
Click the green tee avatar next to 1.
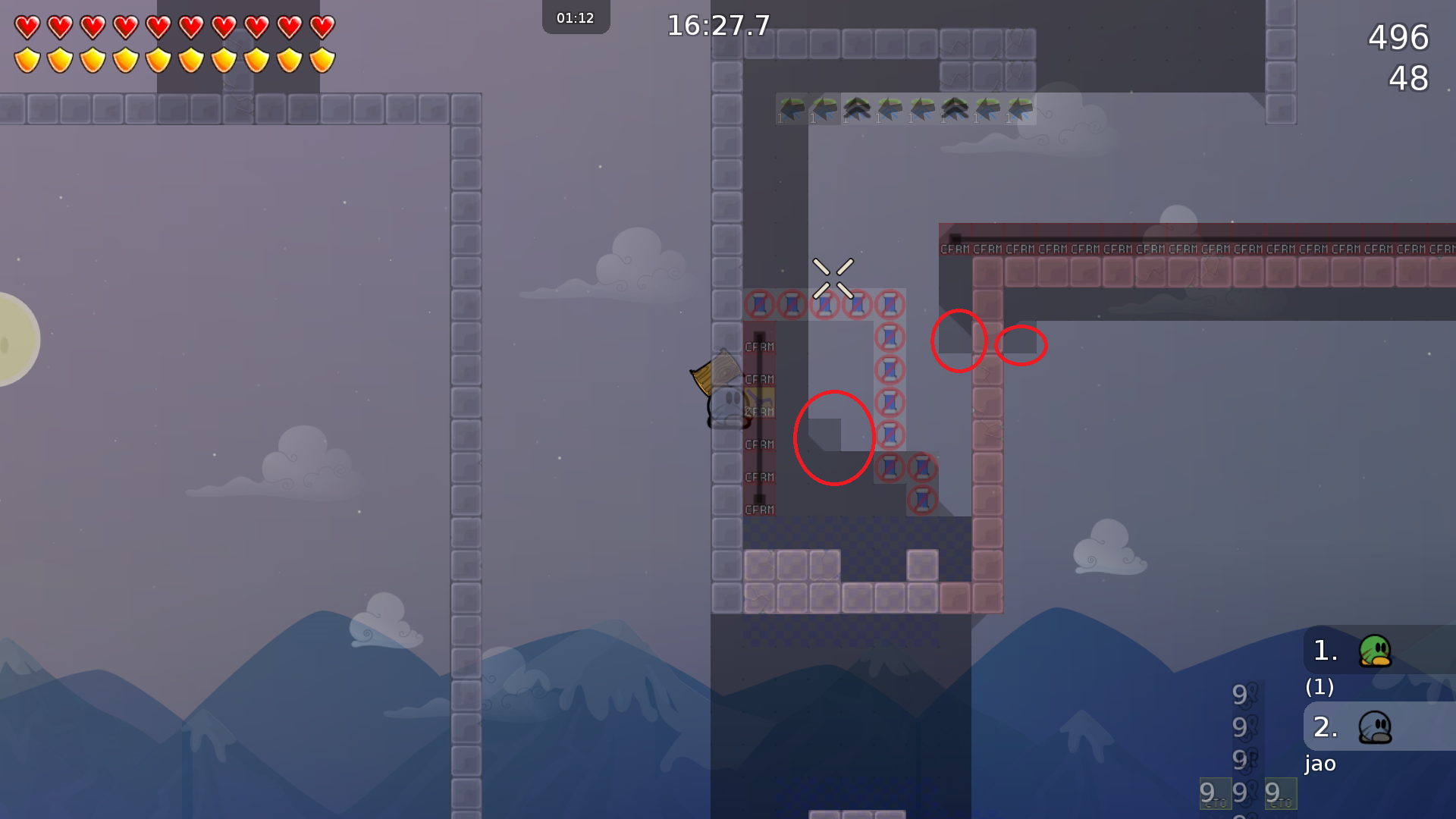coord(1374,651)
